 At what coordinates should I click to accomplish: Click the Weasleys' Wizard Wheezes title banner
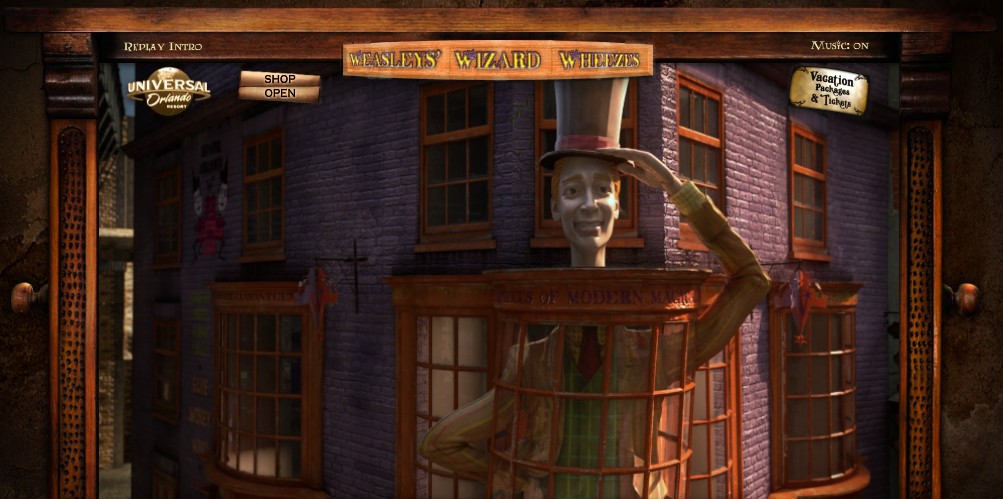[497, 60]
